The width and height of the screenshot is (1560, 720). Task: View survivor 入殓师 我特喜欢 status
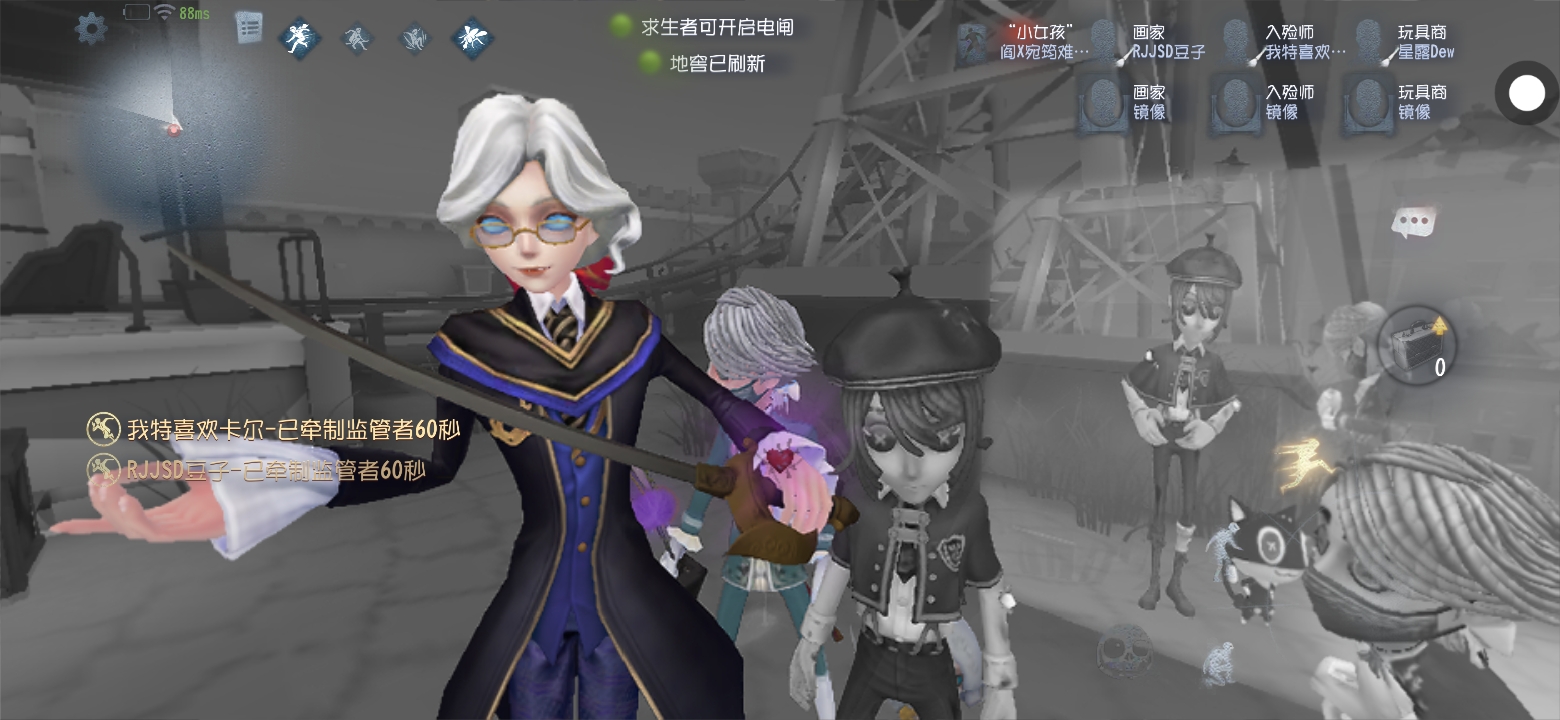click(1237, 43)
